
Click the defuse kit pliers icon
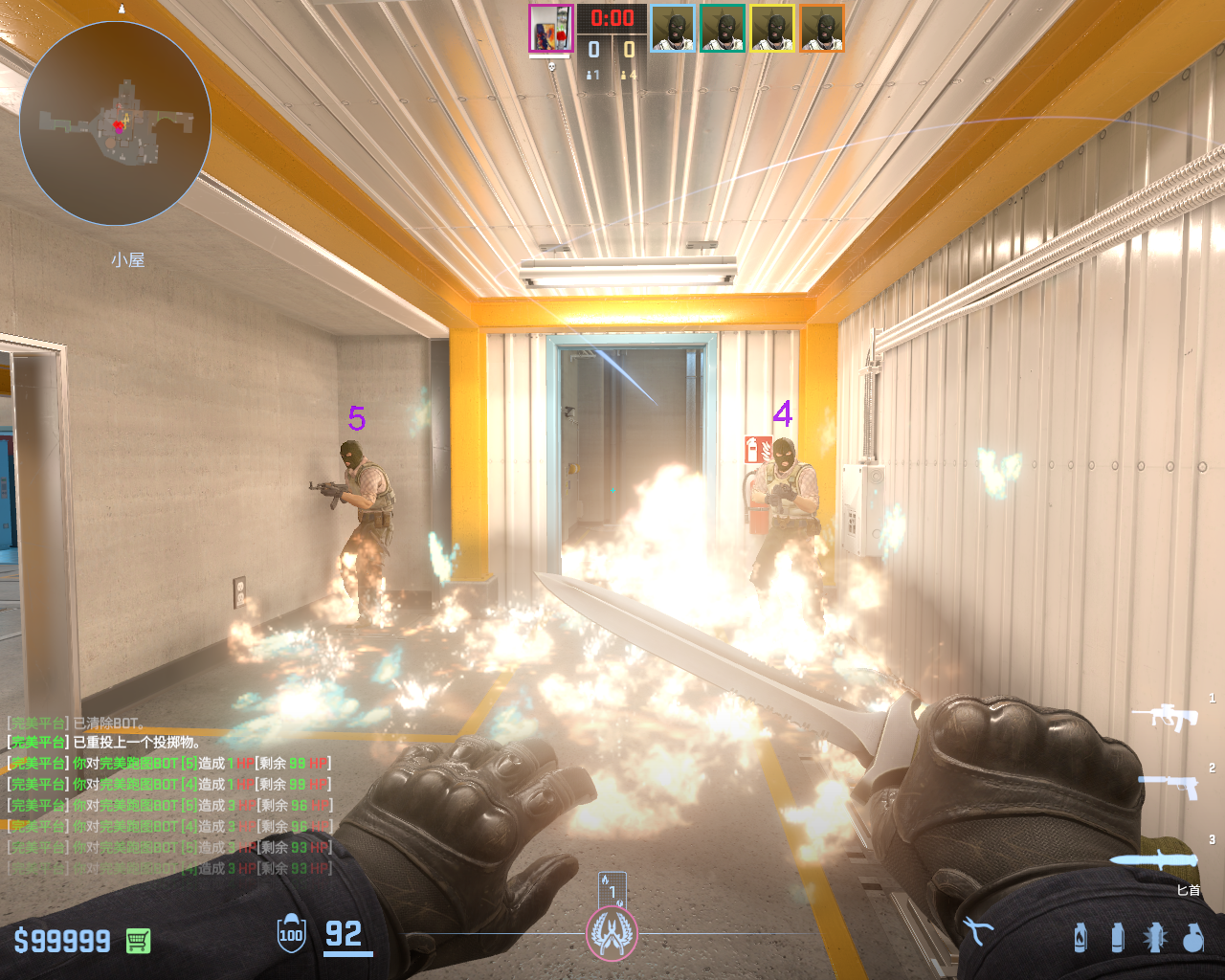(977, 930)
